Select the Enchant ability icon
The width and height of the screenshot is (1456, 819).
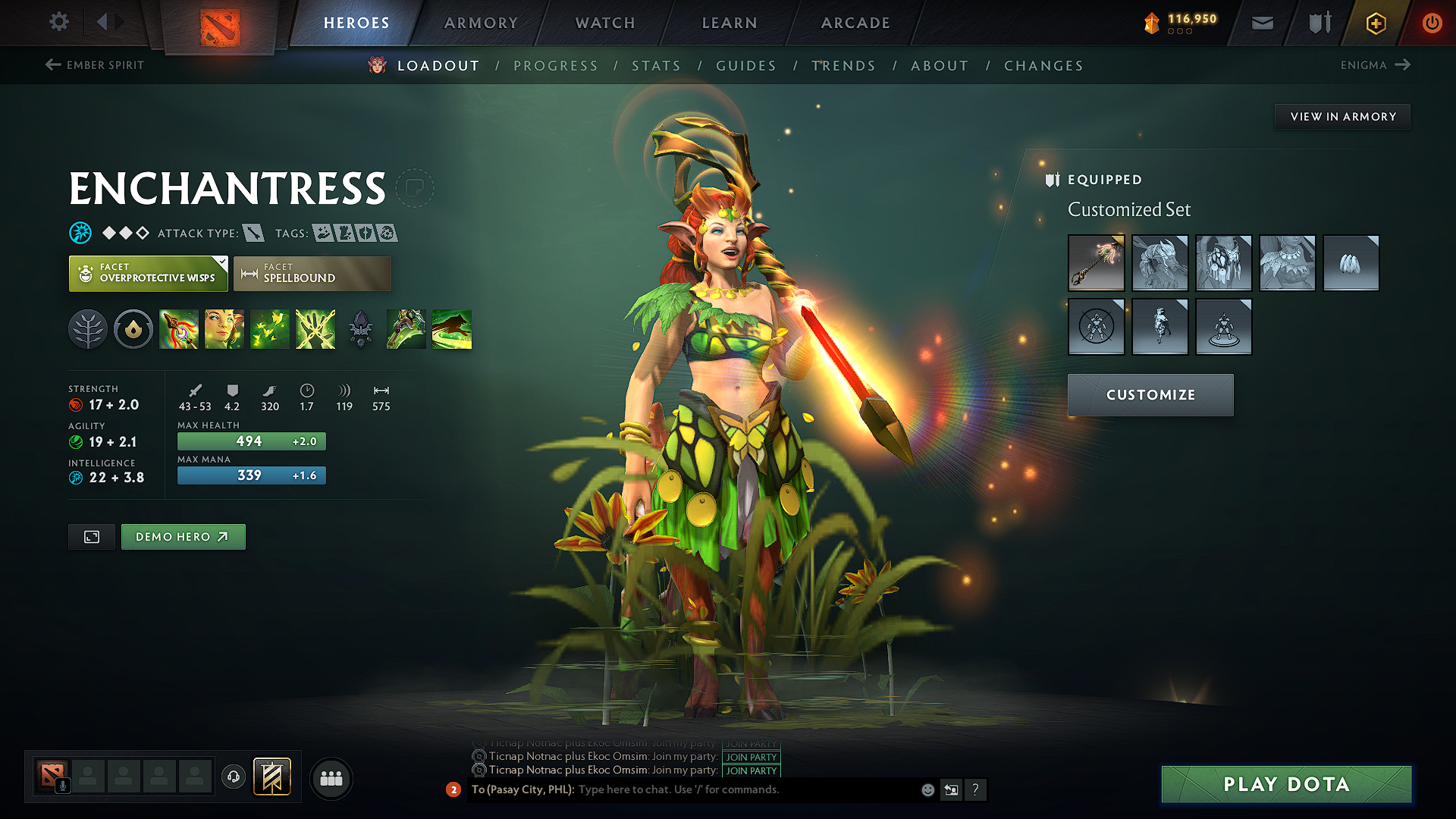coord(224,328)
